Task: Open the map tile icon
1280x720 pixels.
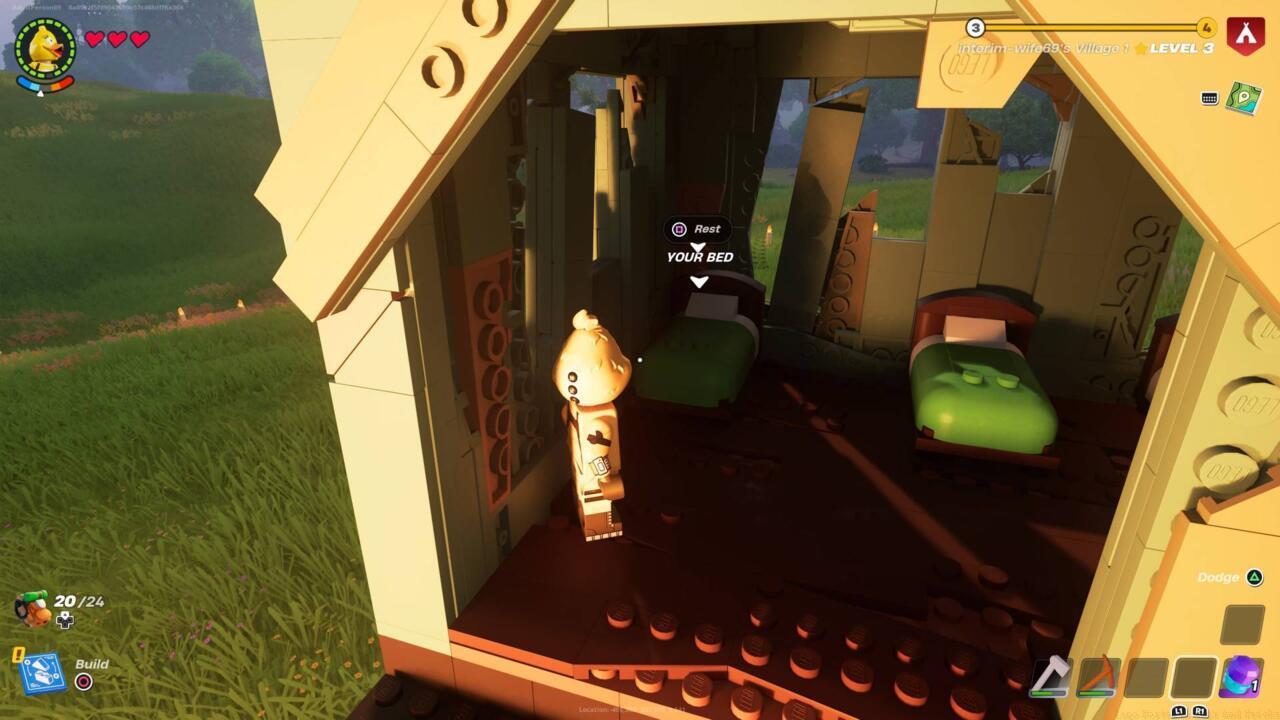Action: coord(1243,98)
